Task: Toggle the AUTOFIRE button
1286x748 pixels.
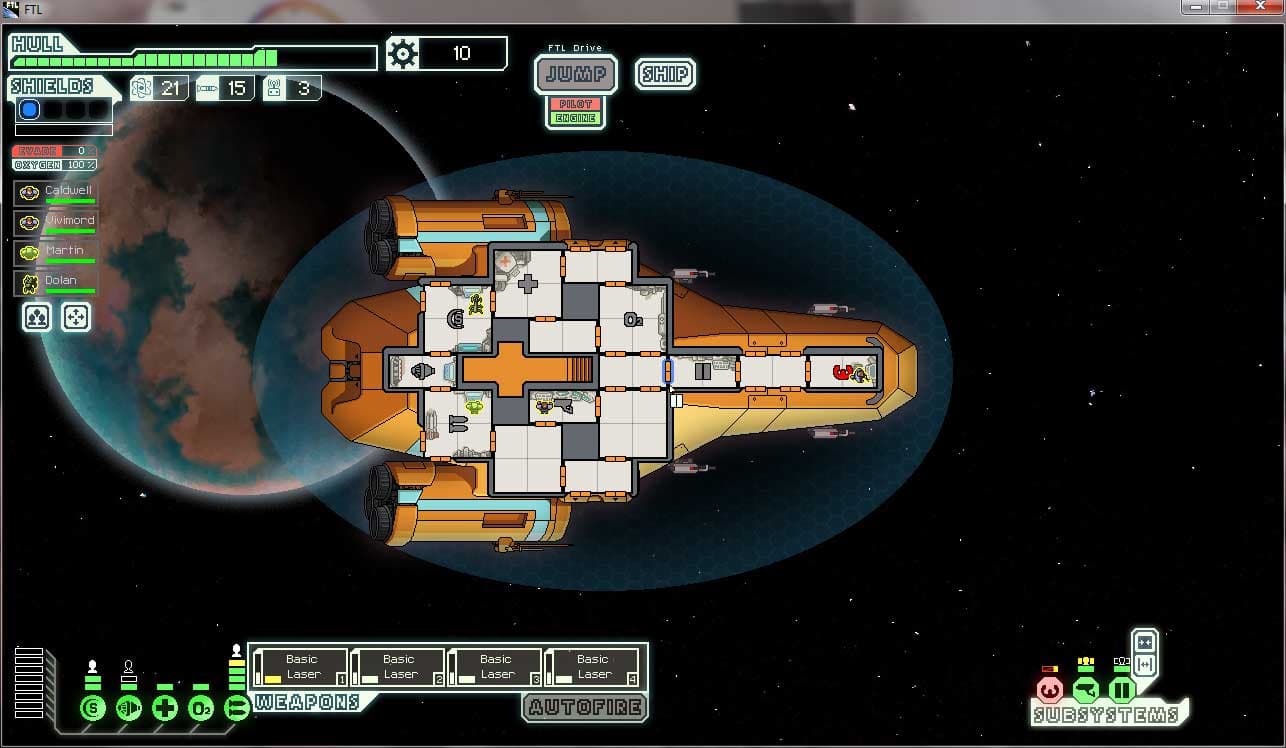Action: click(x=584, y=708)
